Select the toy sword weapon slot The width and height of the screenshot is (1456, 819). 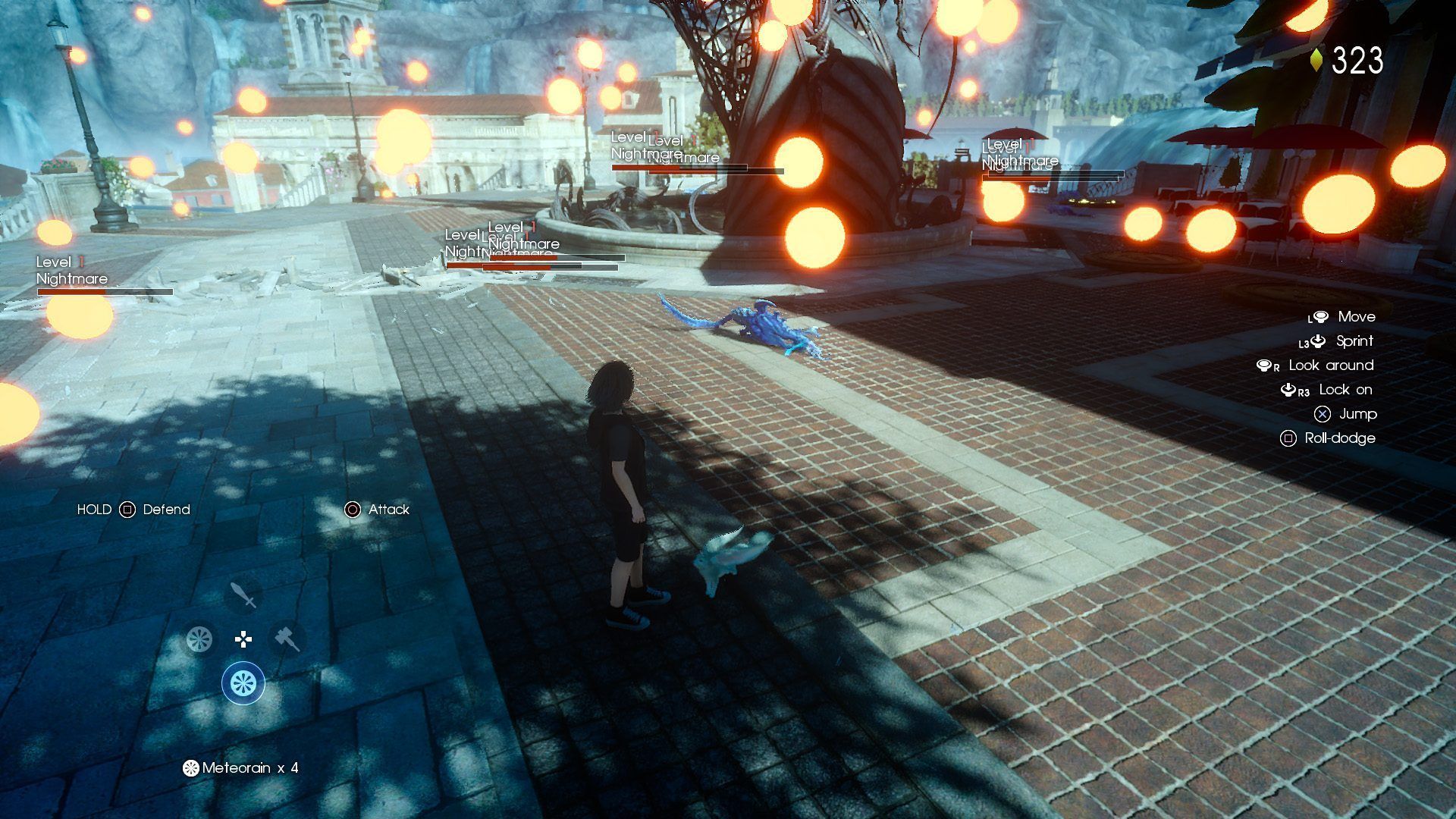pos(243,595)
